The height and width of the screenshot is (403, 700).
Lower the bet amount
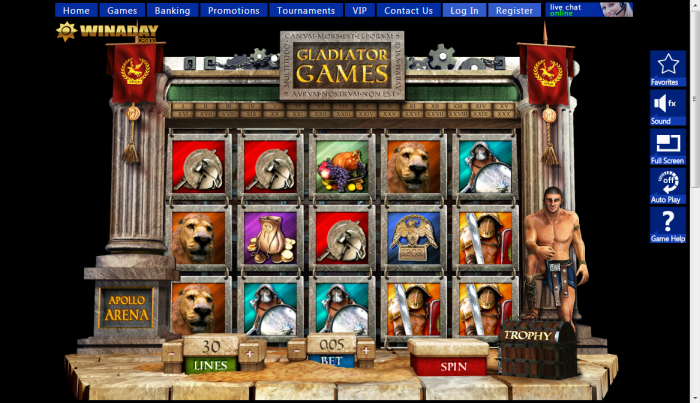(x=297, y=351)
